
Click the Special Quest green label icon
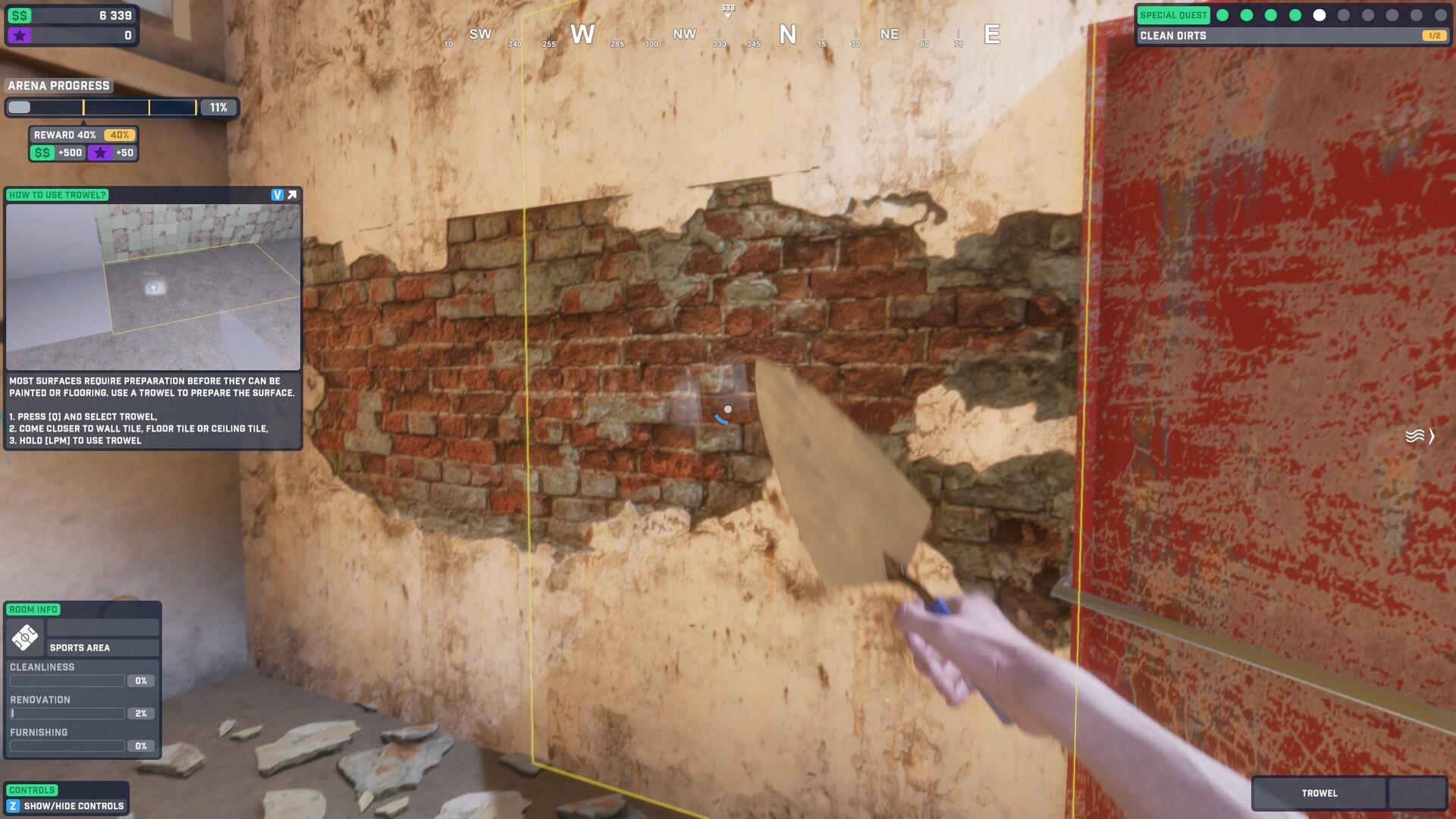(x=1173, y=14)
